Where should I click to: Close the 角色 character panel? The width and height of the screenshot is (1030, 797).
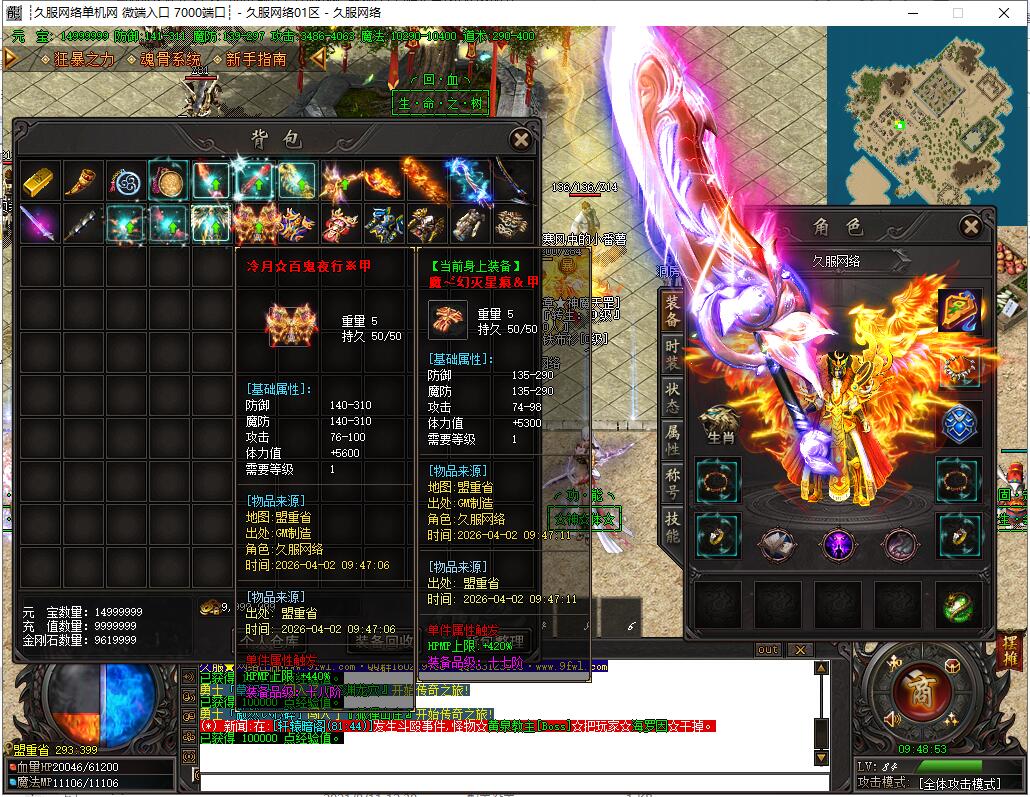970,227
